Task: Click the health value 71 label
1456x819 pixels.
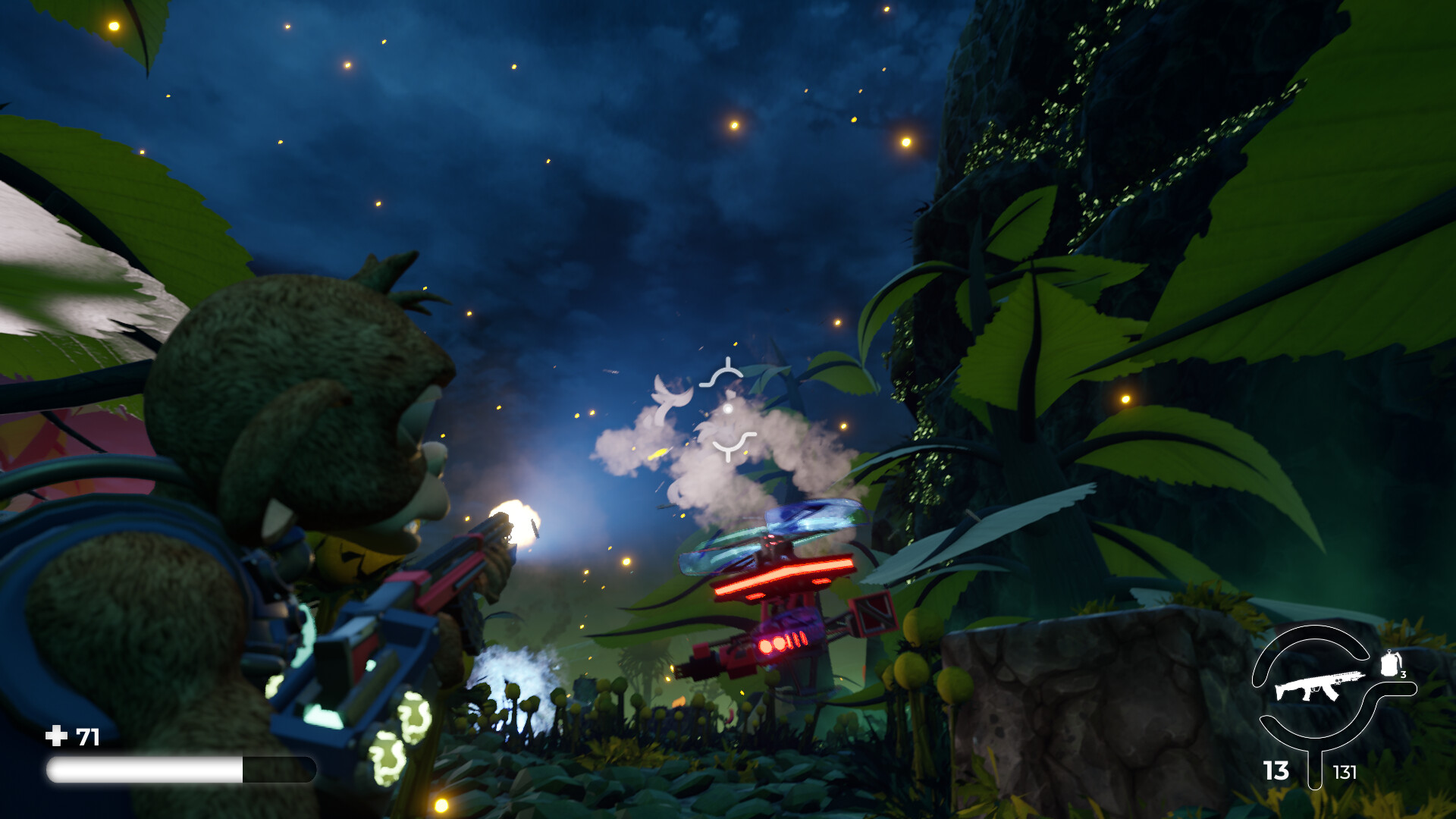Action: tap(88, 734)
